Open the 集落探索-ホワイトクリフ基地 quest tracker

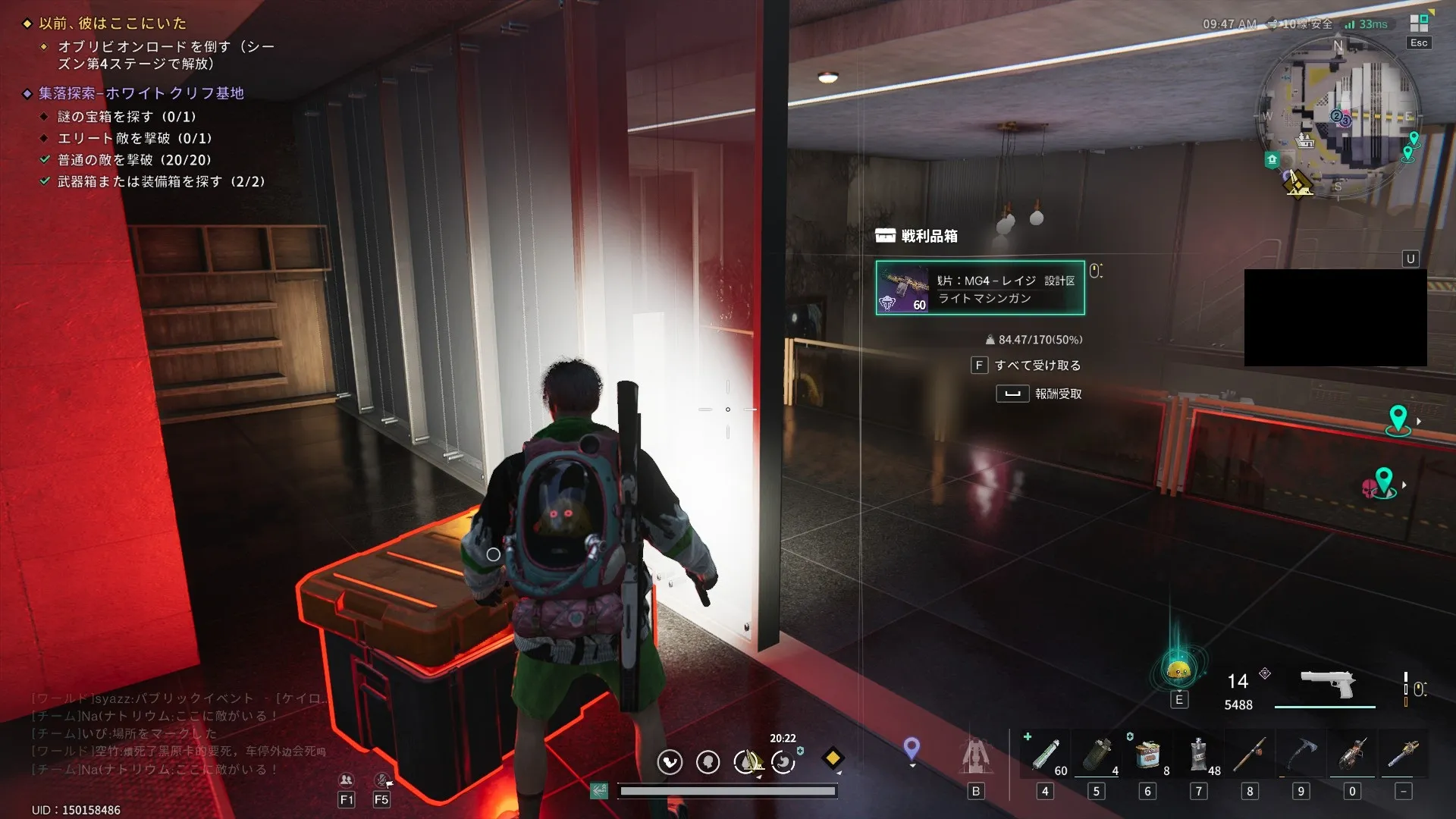142,93
